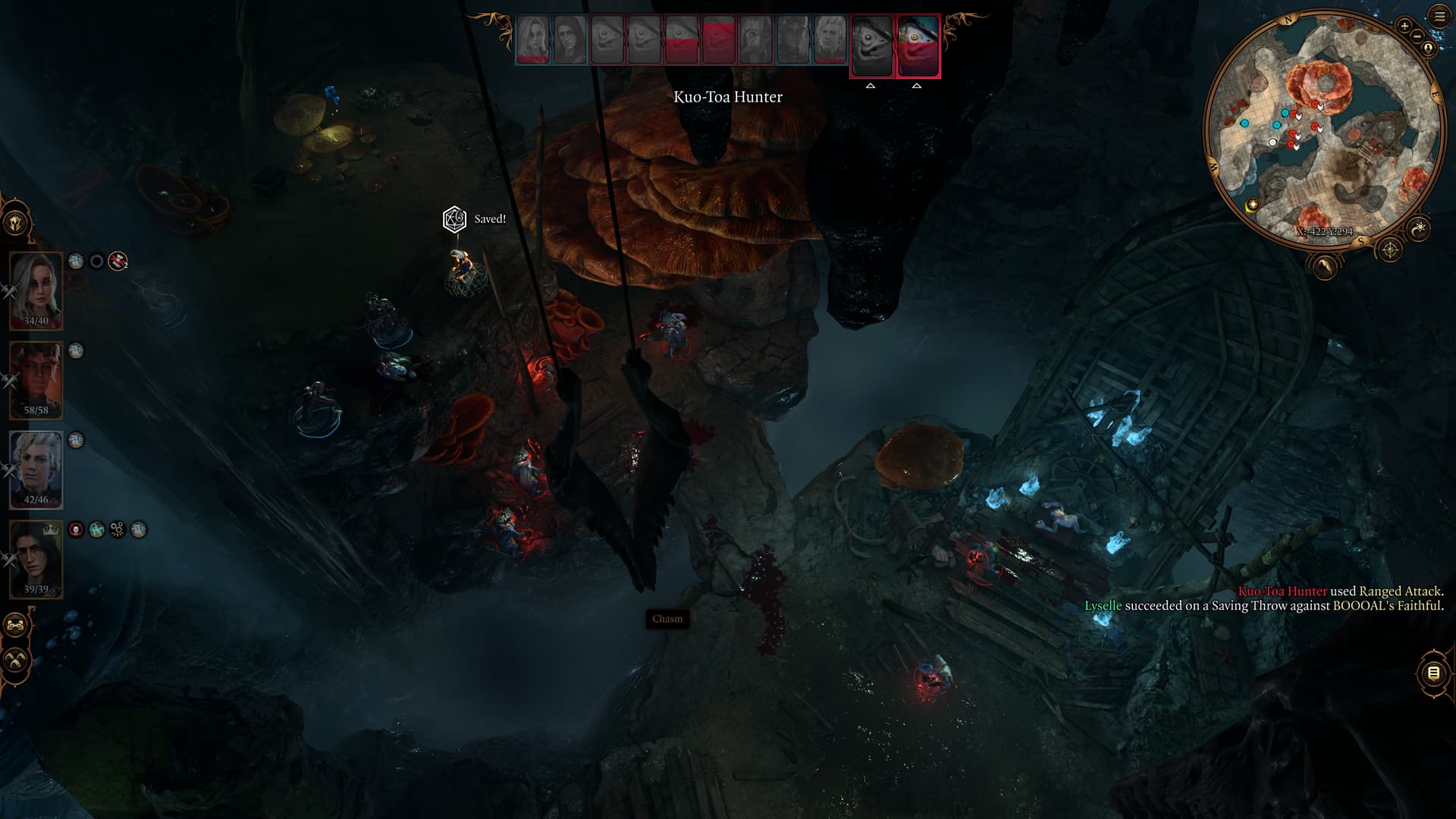
Task: Select the active Kuo-Toa portrait in the turn order
Action: 918,46
